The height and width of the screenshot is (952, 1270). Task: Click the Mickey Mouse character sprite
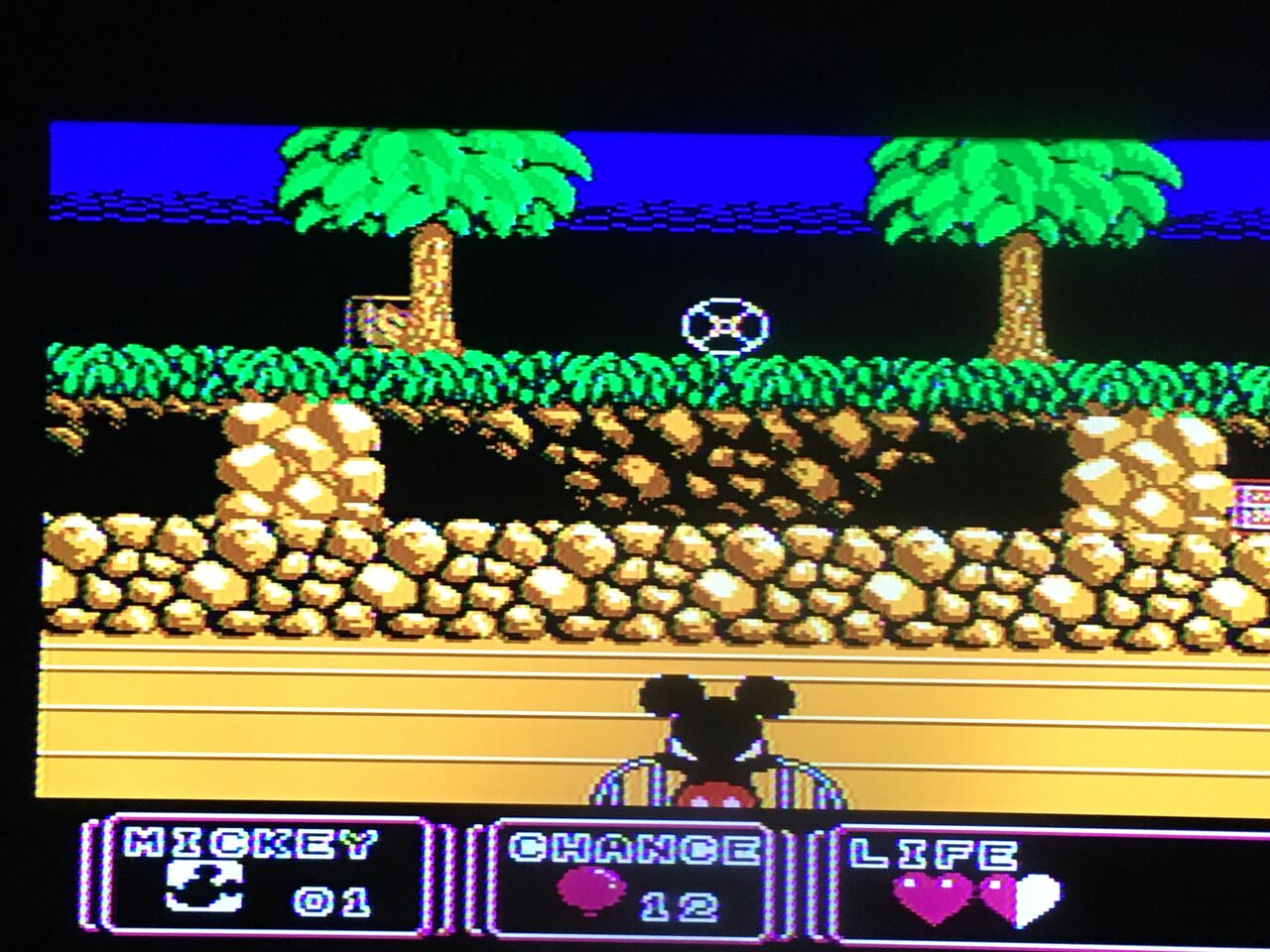click(712, 744)
